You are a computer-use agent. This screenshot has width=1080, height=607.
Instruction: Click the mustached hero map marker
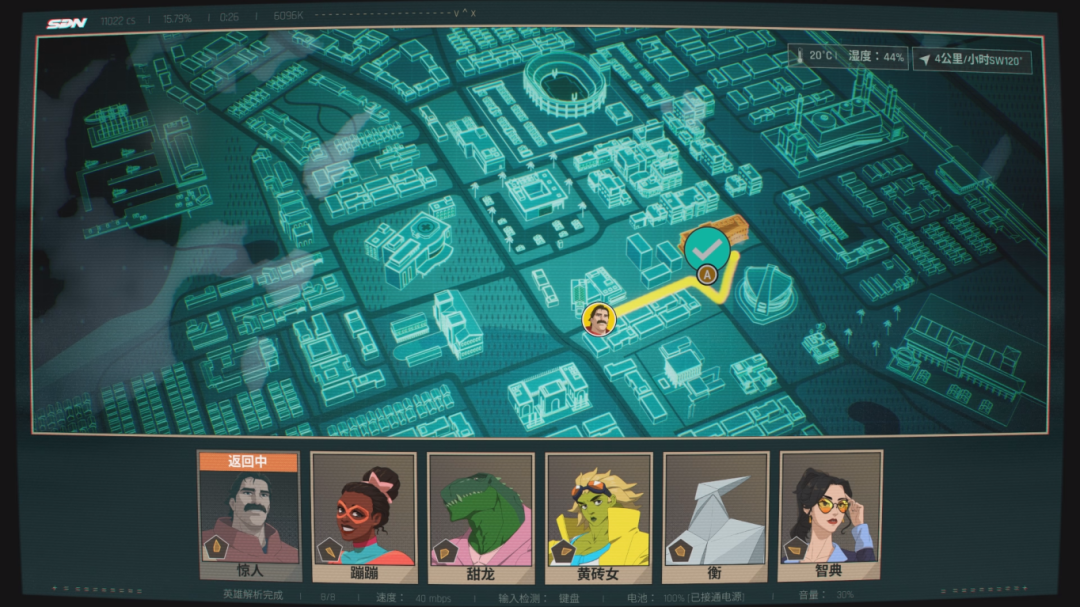(x=598, y=319)
